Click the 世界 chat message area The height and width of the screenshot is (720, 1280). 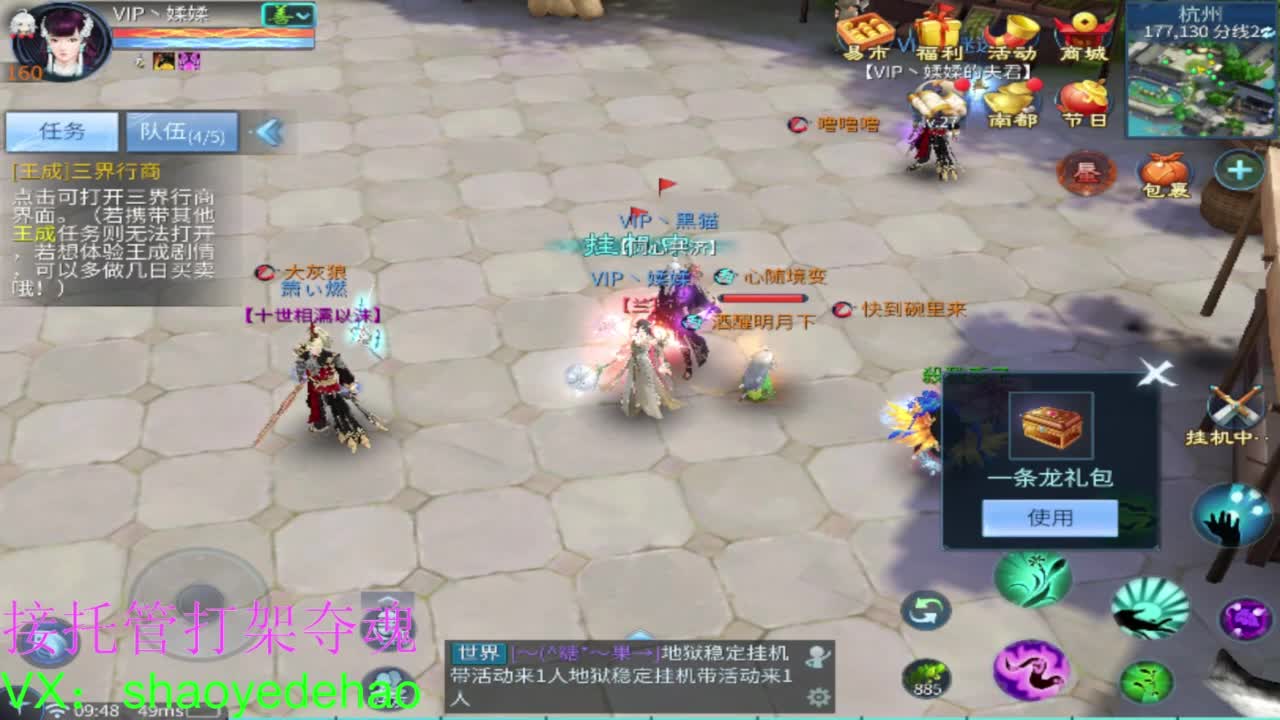click(x=620, y=672)
